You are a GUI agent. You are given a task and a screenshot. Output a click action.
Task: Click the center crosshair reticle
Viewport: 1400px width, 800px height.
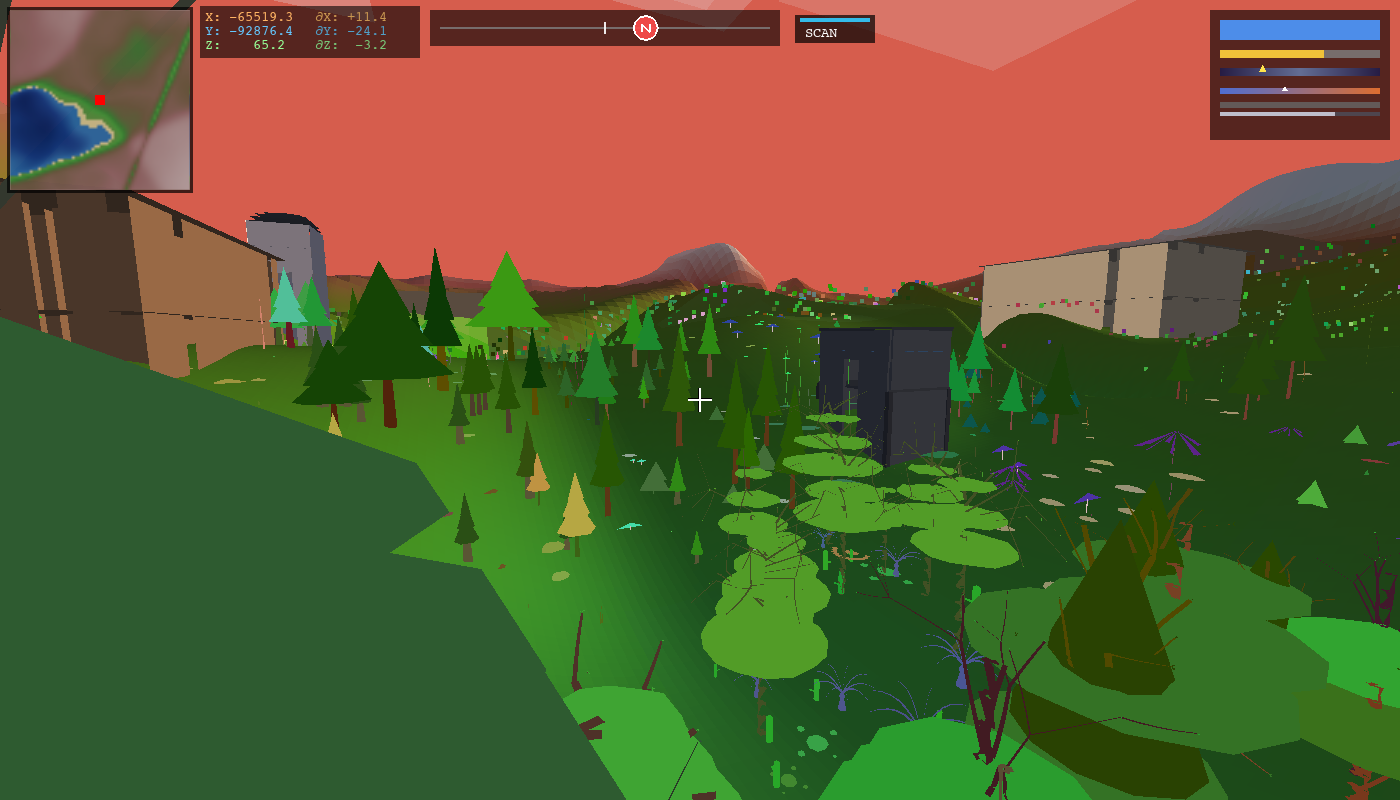pos(700,400)
